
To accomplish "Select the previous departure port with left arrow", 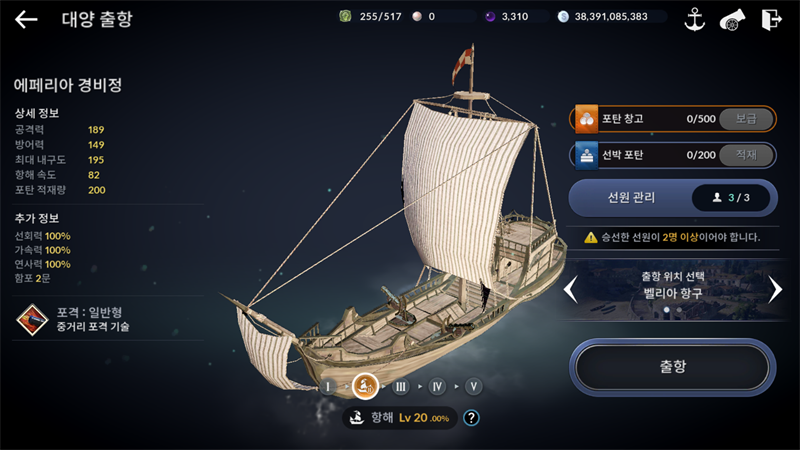I will pos(571,290).
